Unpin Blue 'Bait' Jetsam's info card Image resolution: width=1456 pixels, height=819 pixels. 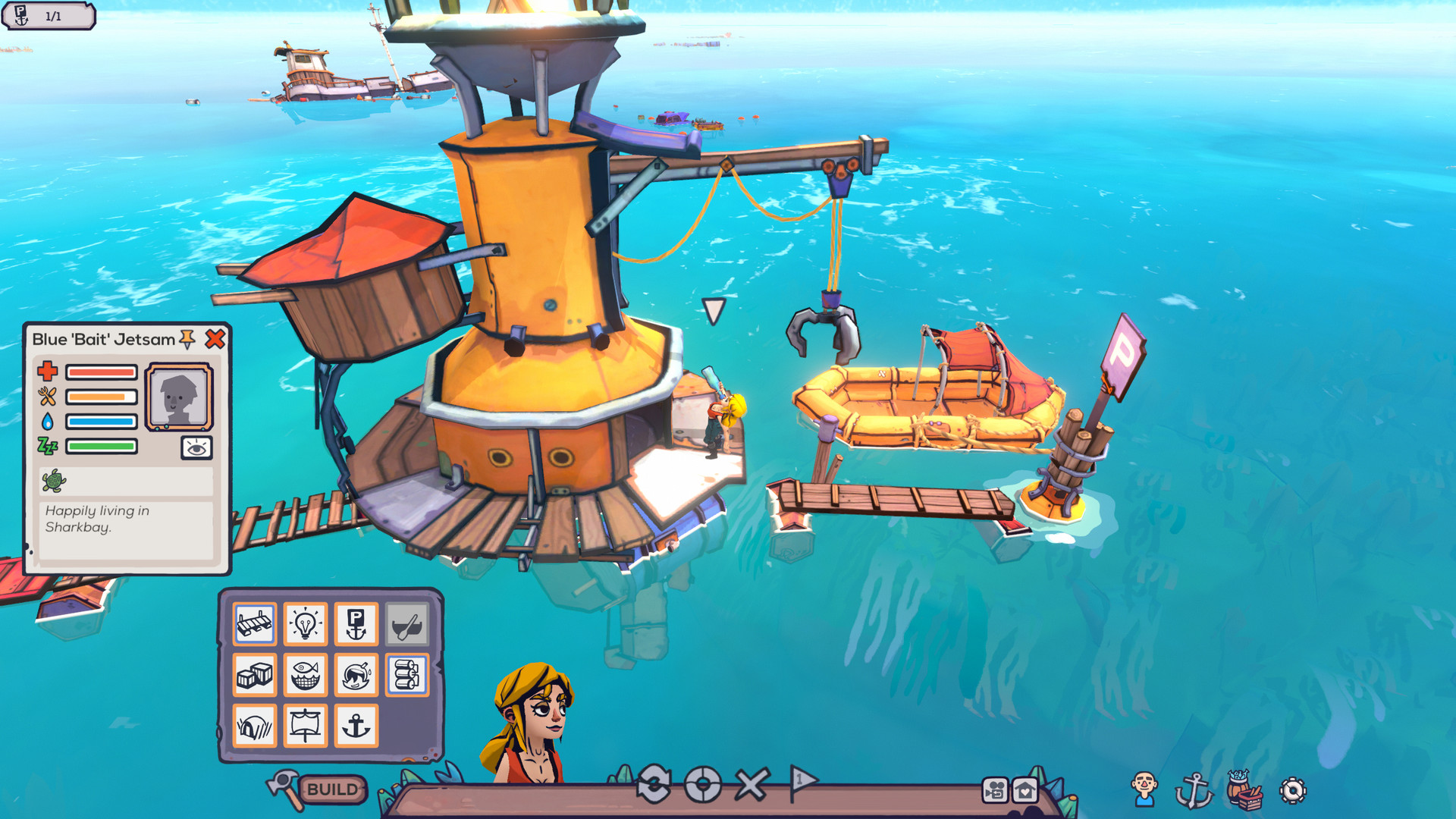point(187,340)
